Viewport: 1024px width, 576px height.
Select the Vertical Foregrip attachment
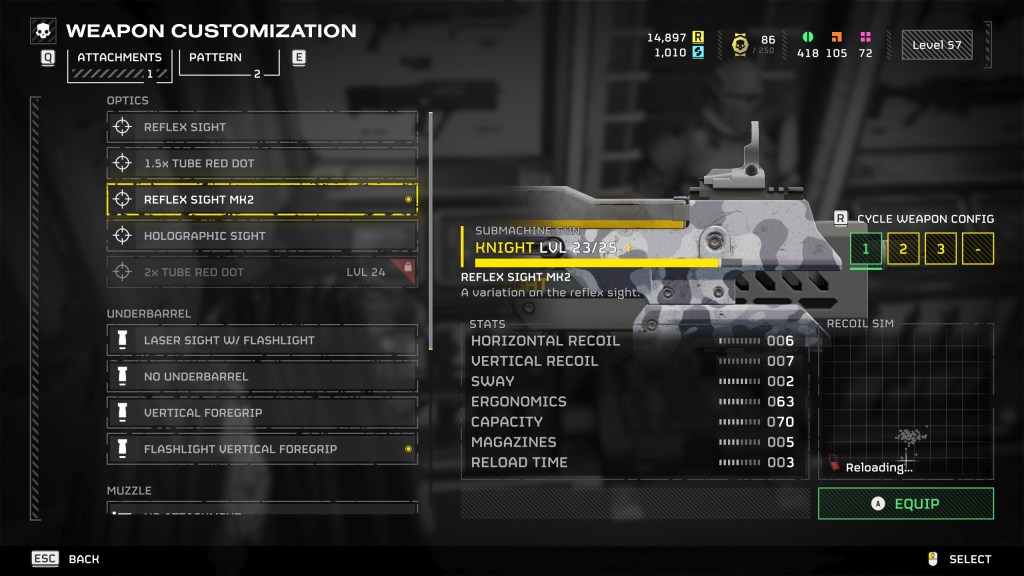point(262,412)
